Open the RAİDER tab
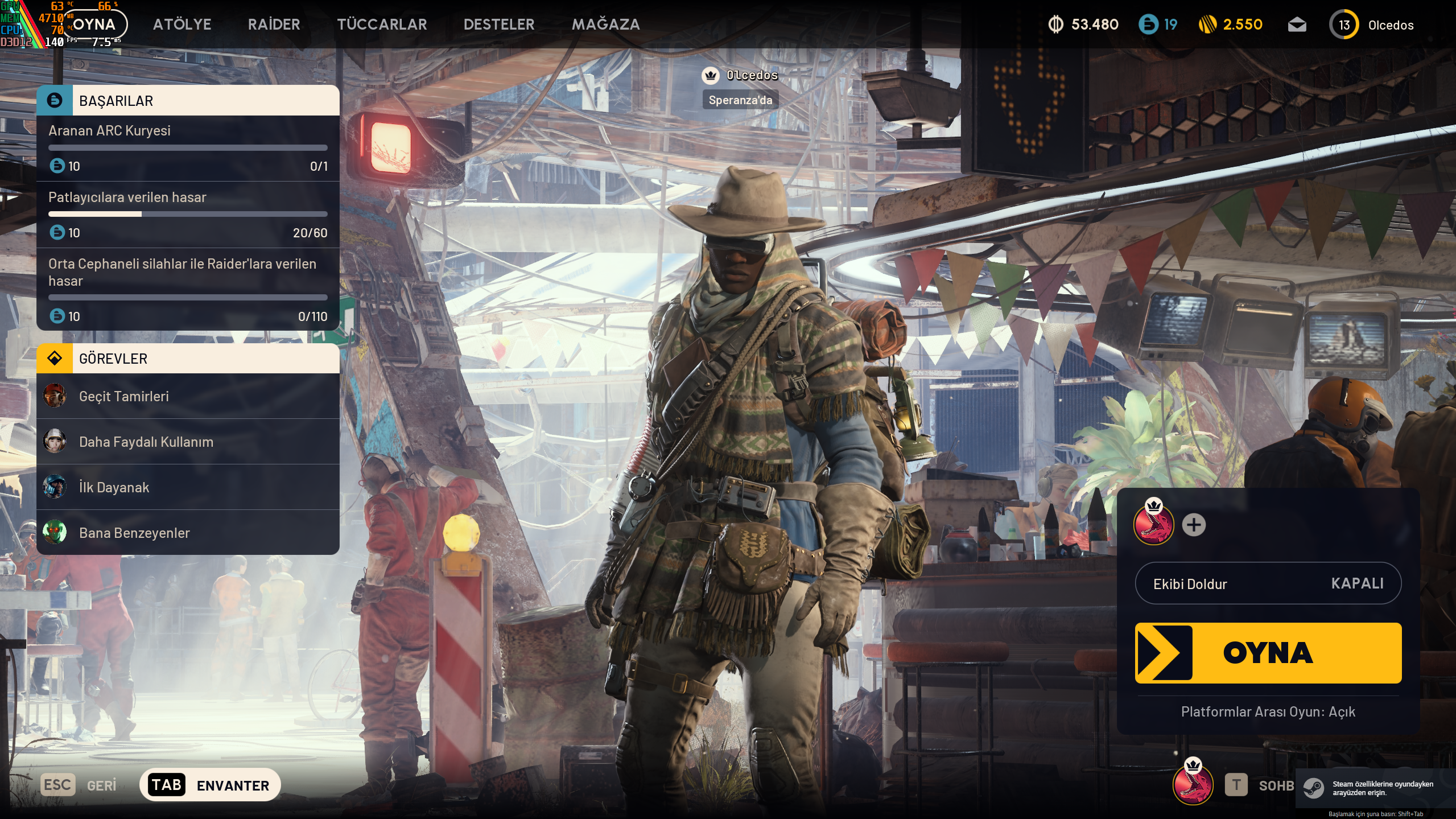Image resolution: width=1456 pixels, height=819 pixels. [274, 24]
